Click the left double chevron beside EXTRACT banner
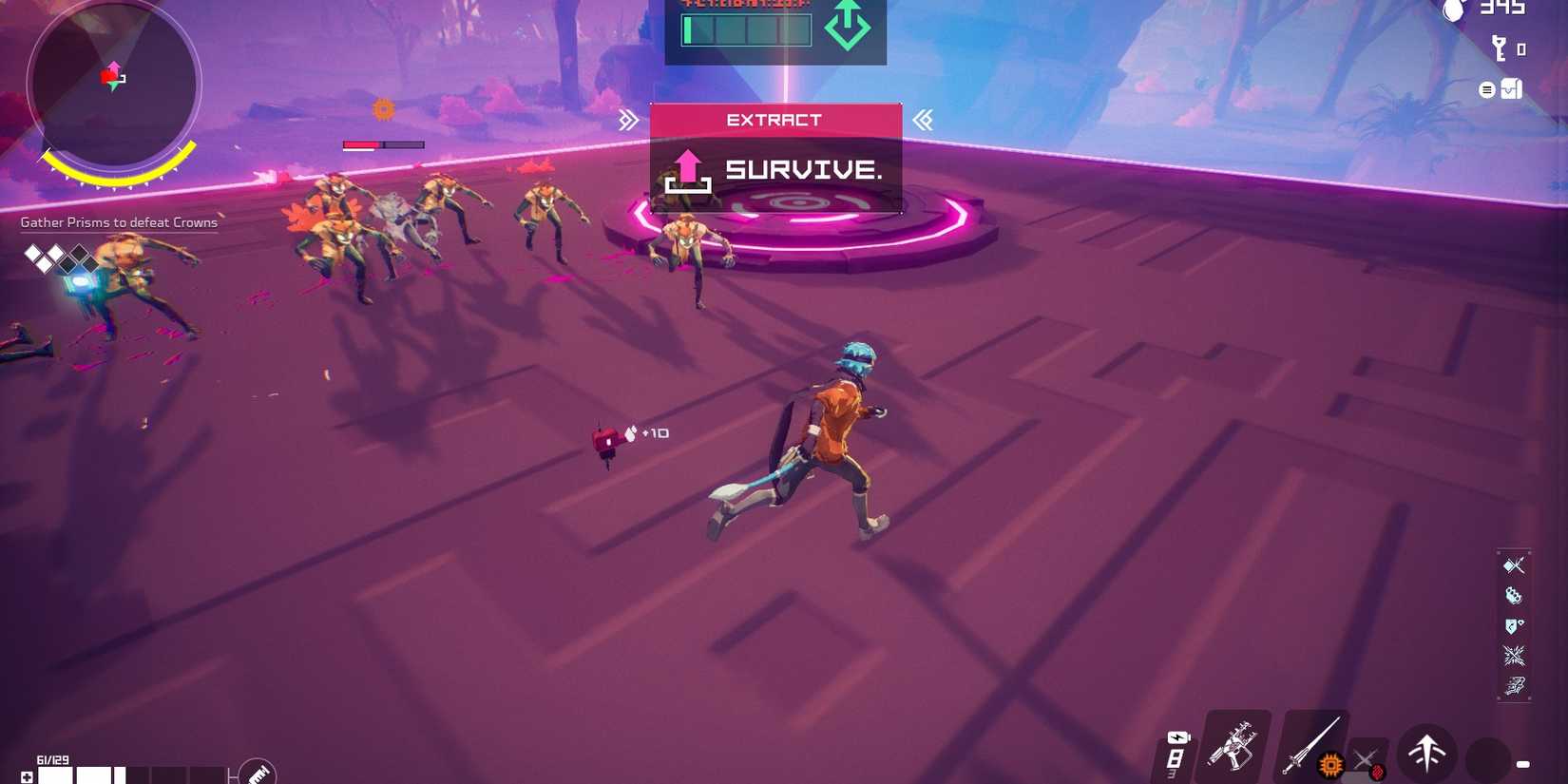This screenshot has height=784, width=1568. click(629, 119)
